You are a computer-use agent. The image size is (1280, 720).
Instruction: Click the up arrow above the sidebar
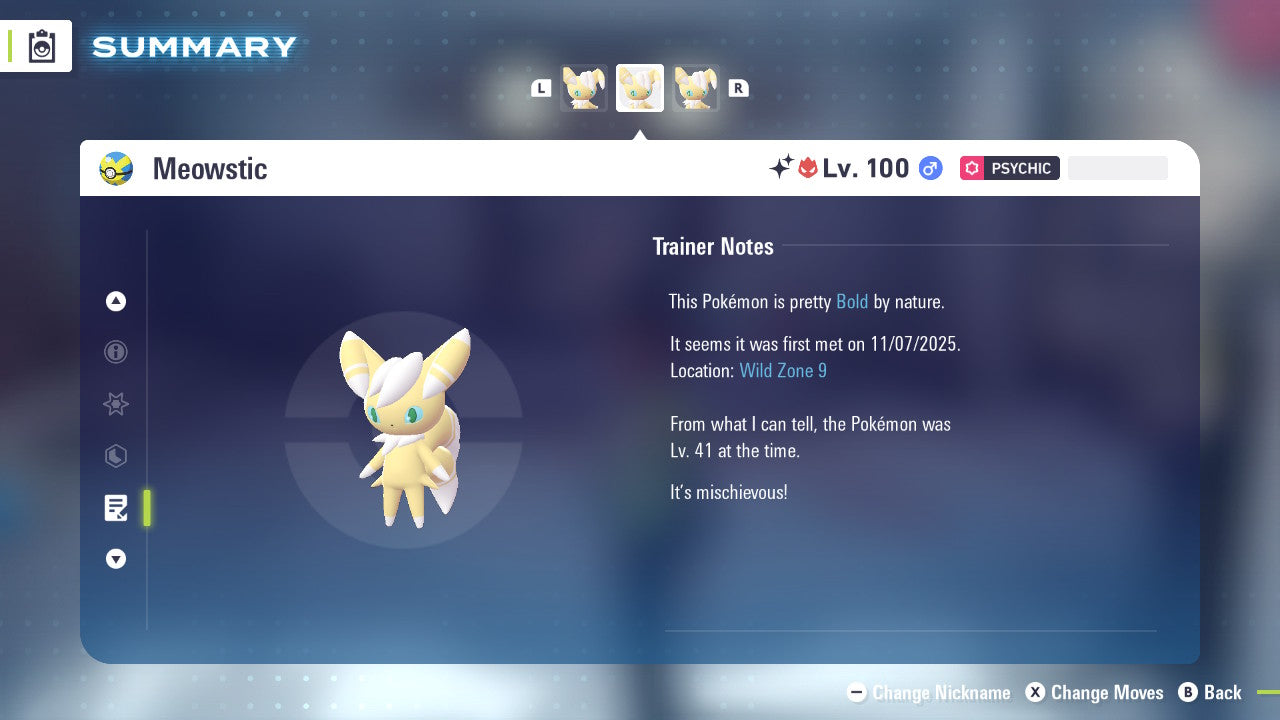[116, 301]
